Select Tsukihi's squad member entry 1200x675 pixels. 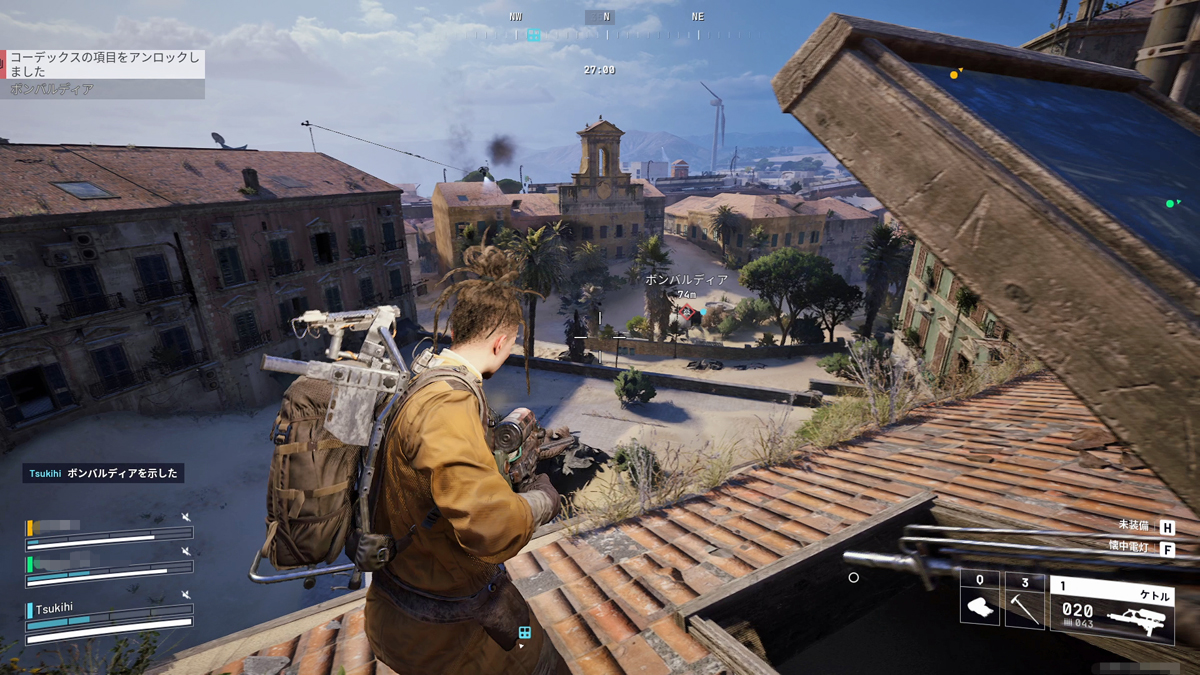pyautogui.click(x=108, y=621)
